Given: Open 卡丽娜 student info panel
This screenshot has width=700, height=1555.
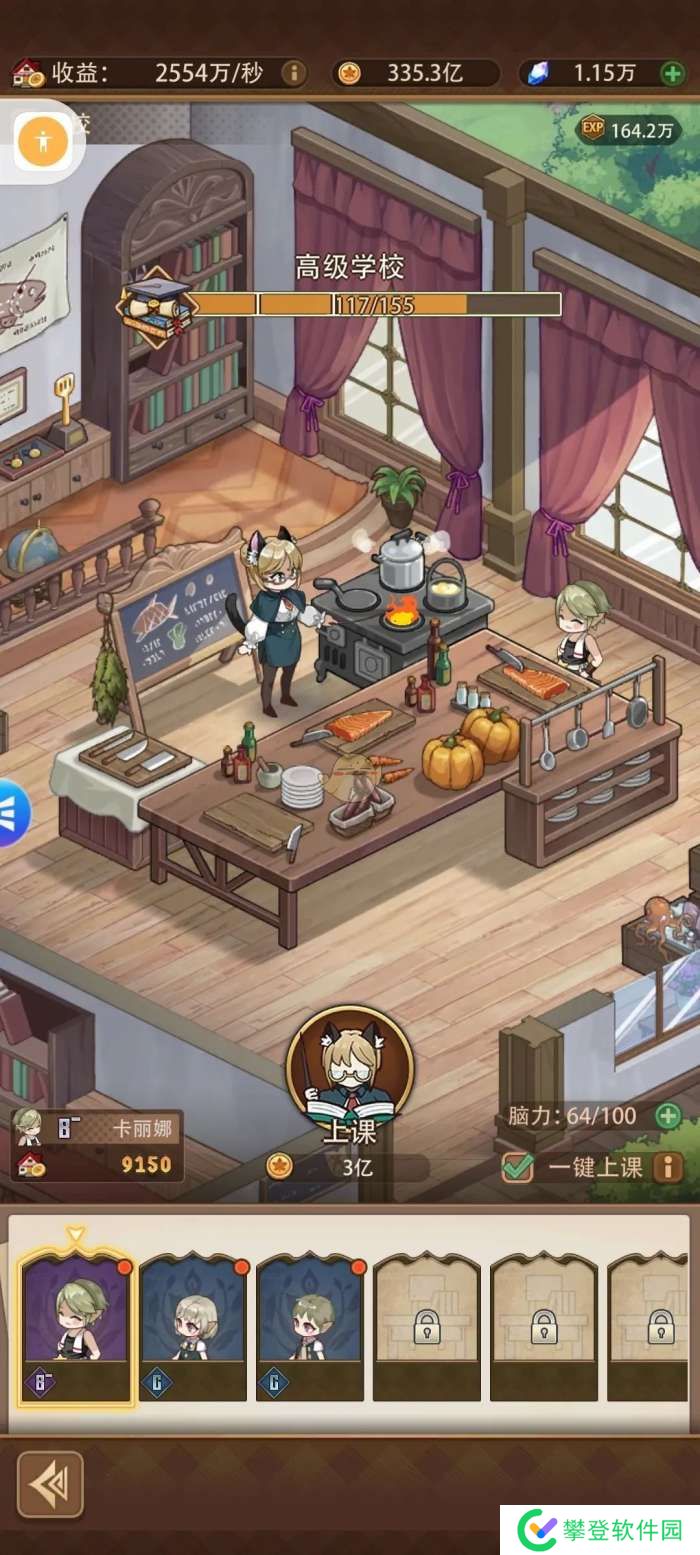Looking at the screenshot, I should click(96, 1145).
